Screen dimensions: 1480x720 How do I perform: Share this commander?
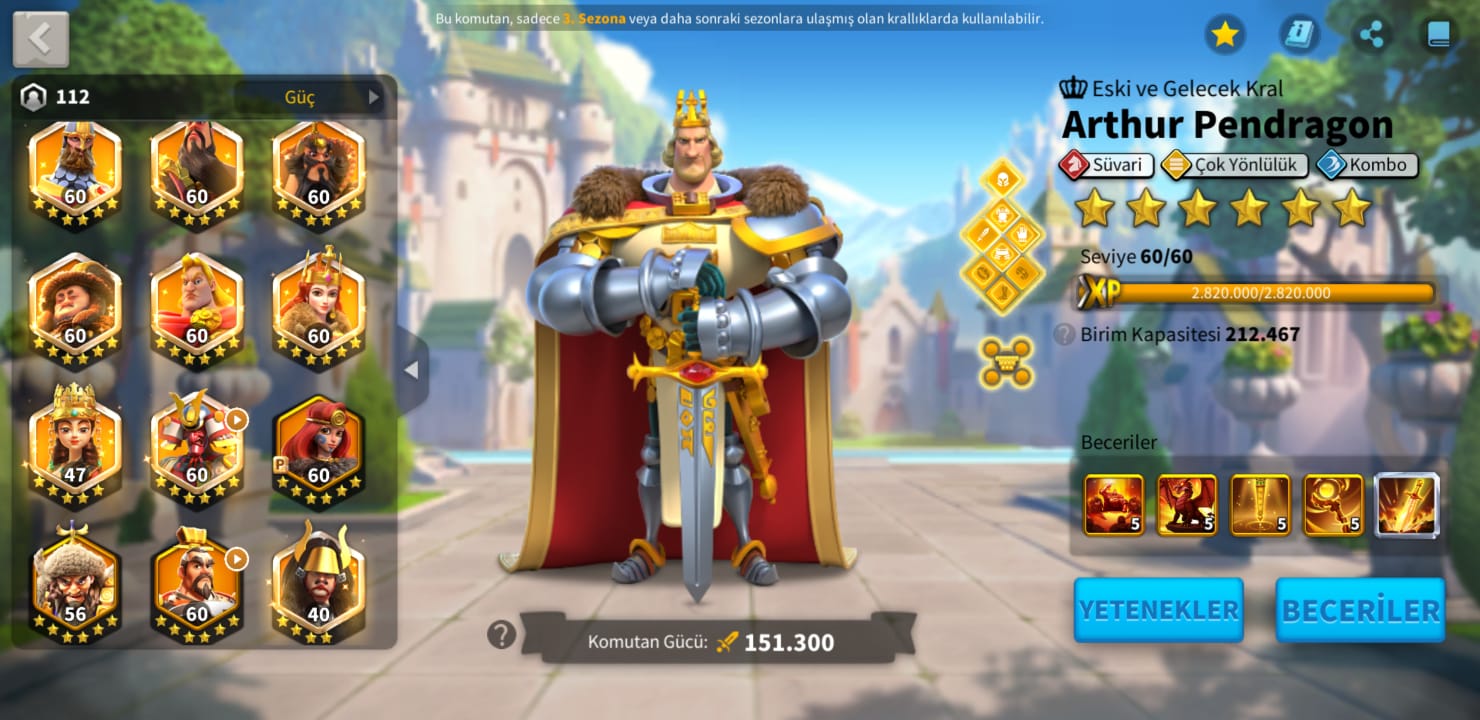[x=1372, y=35]
